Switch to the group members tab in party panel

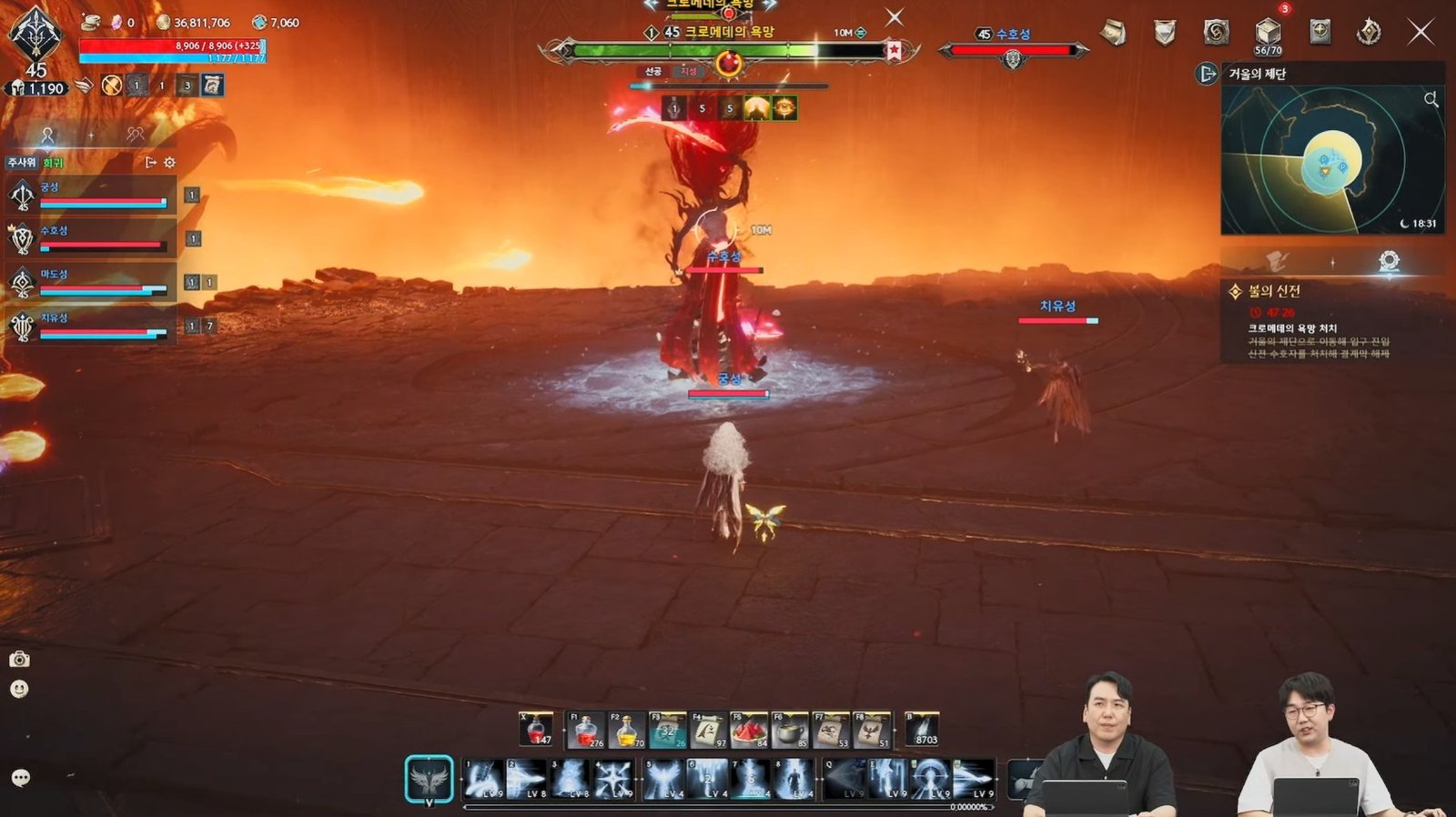click(x=135, y=135)
